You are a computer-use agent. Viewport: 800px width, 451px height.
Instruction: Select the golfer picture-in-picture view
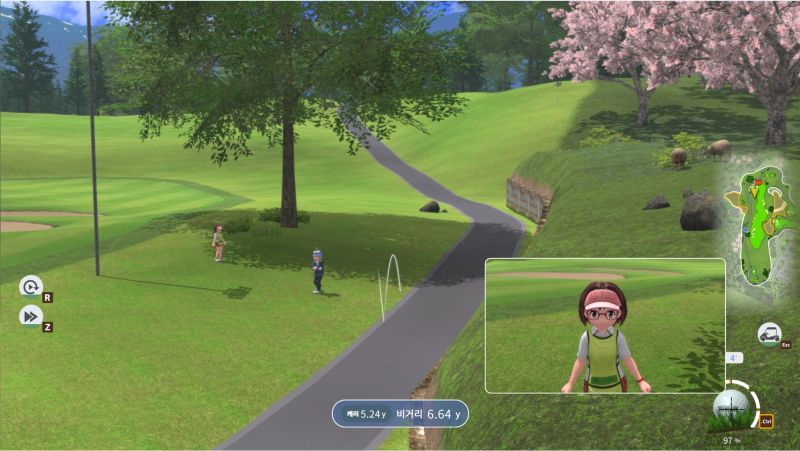tap(604, 325)
